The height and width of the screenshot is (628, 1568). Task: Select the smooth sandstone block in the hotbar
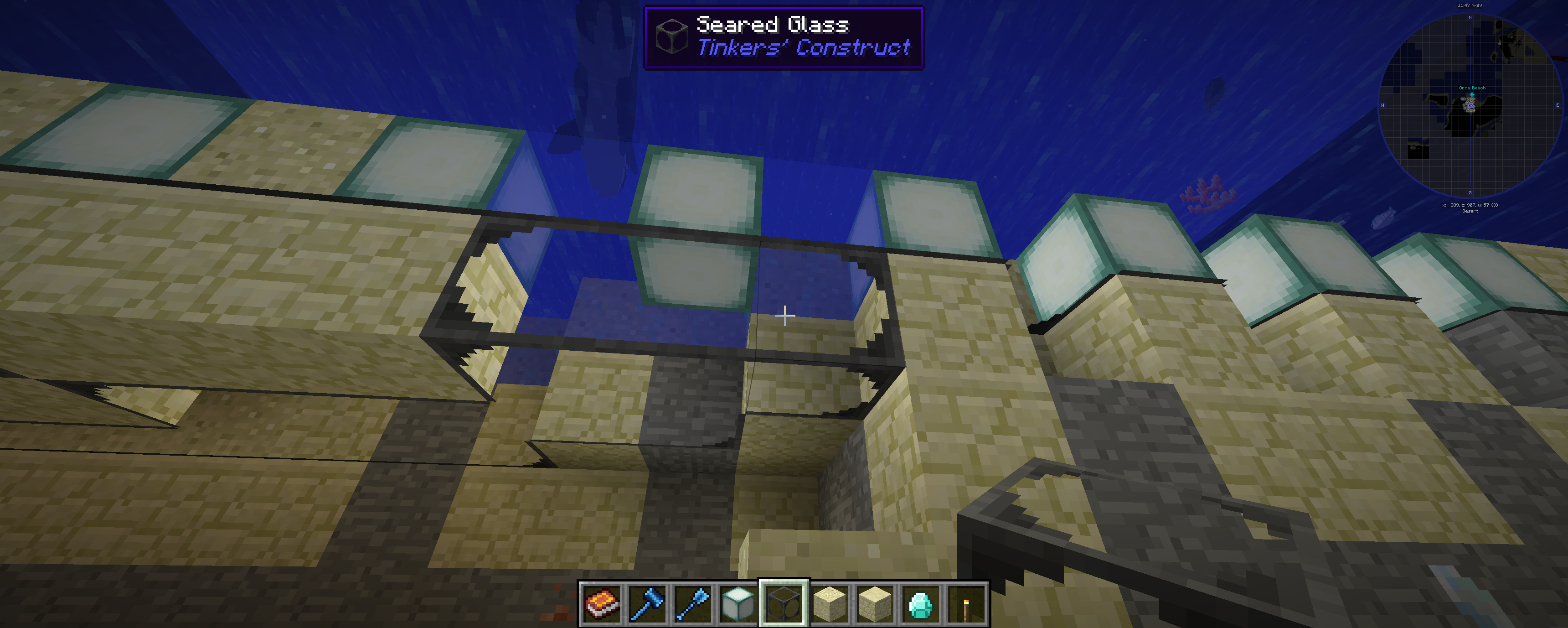[874, 605]
